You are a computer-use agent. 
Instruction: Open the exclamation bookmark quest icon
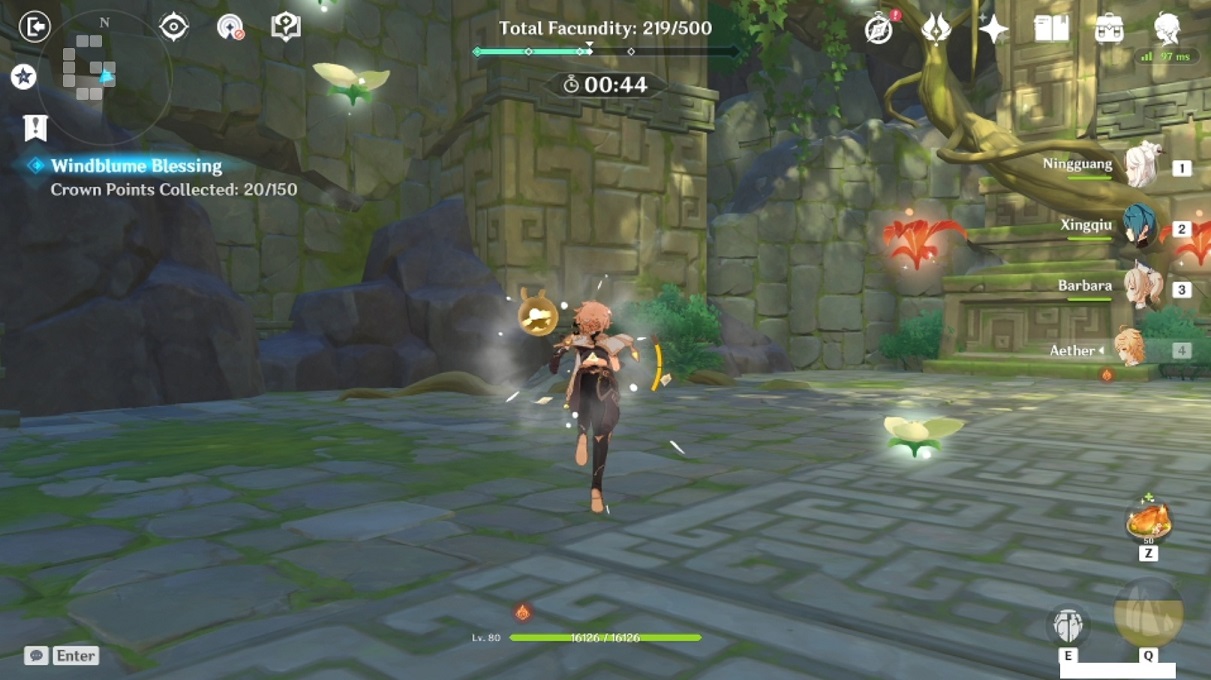pos(35,127)
